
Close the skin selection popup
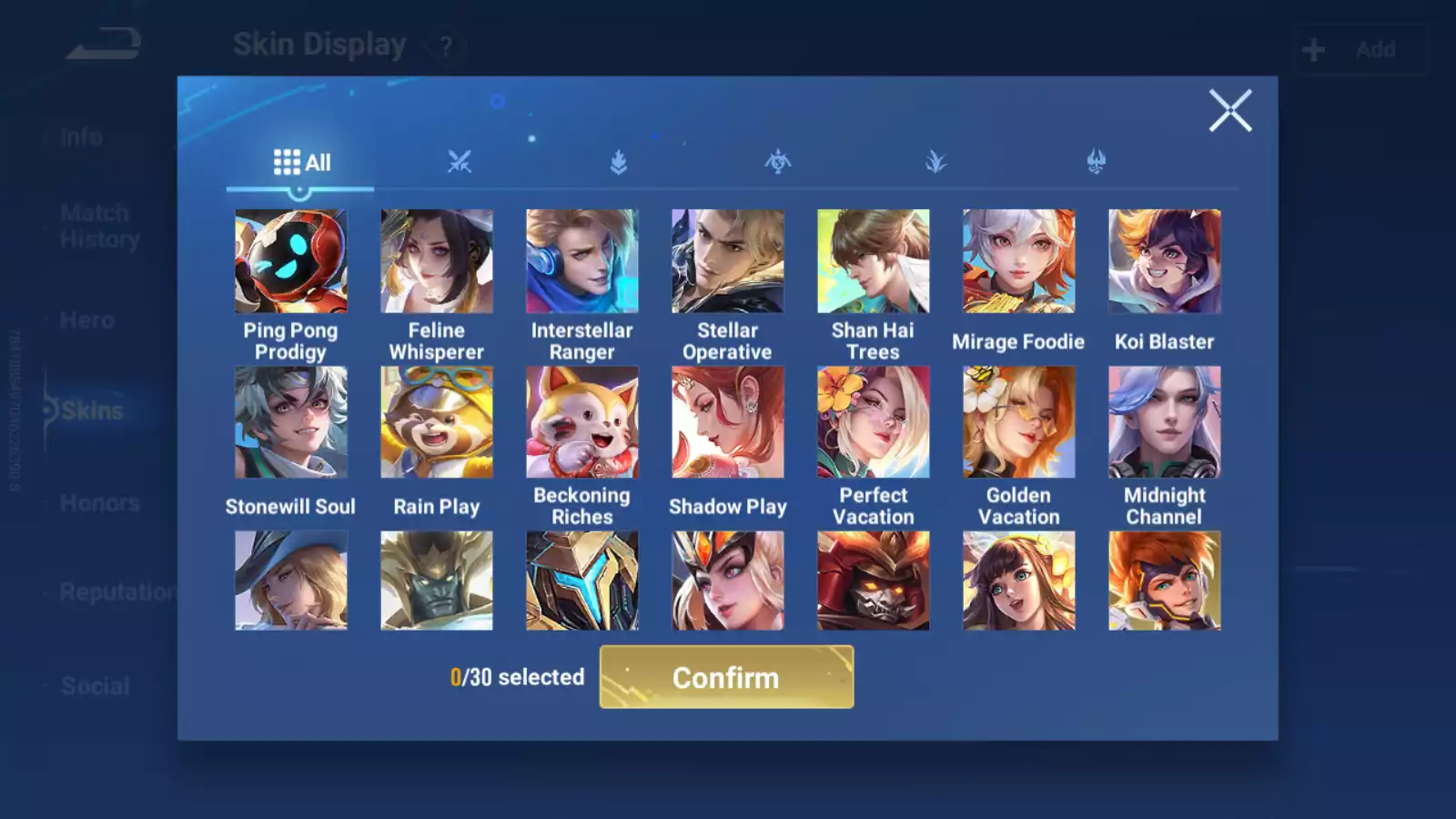[x=1229, y=111]
